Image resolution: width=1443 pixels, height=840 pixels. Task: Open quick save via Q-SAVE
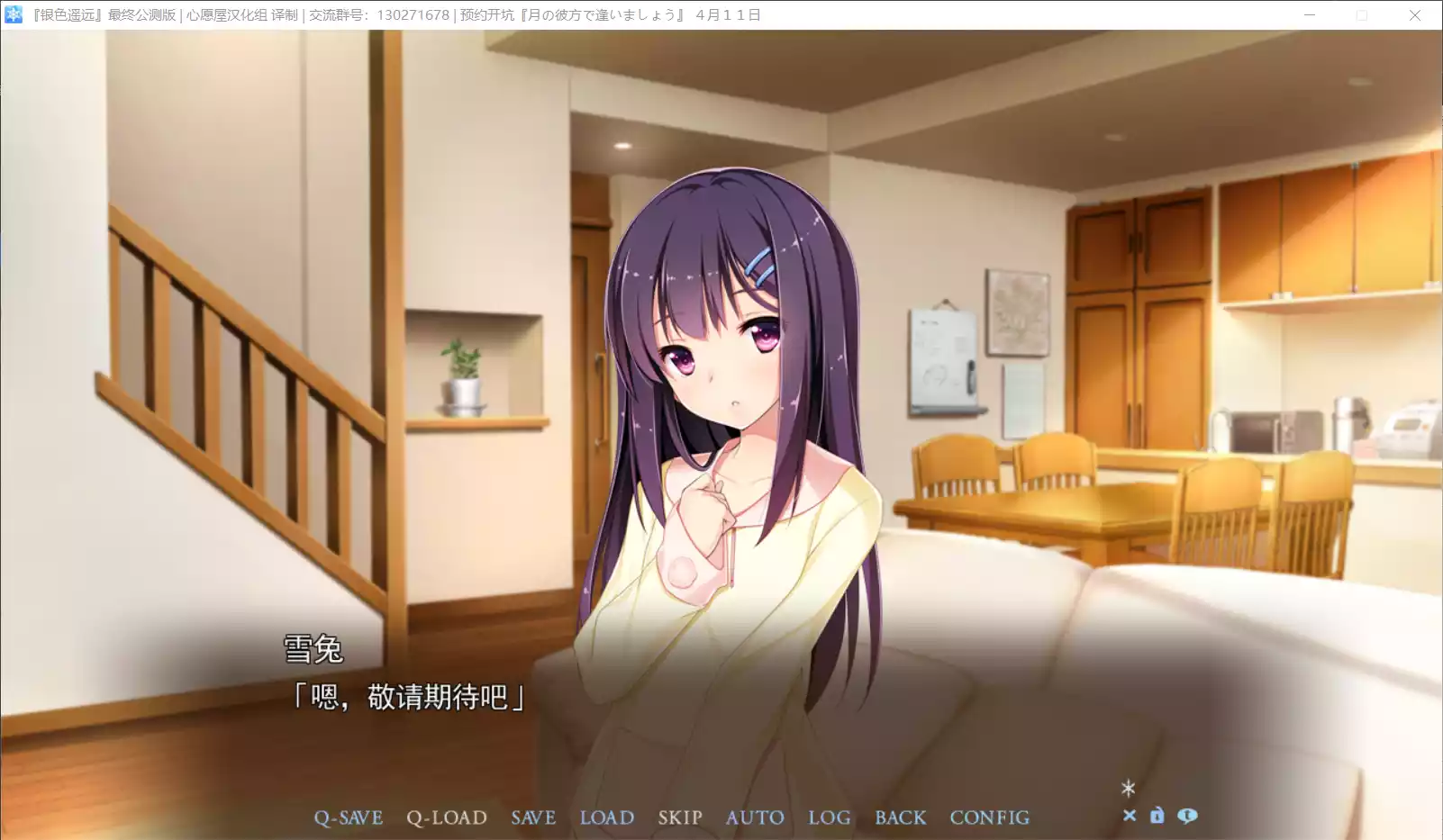[348, 817]
